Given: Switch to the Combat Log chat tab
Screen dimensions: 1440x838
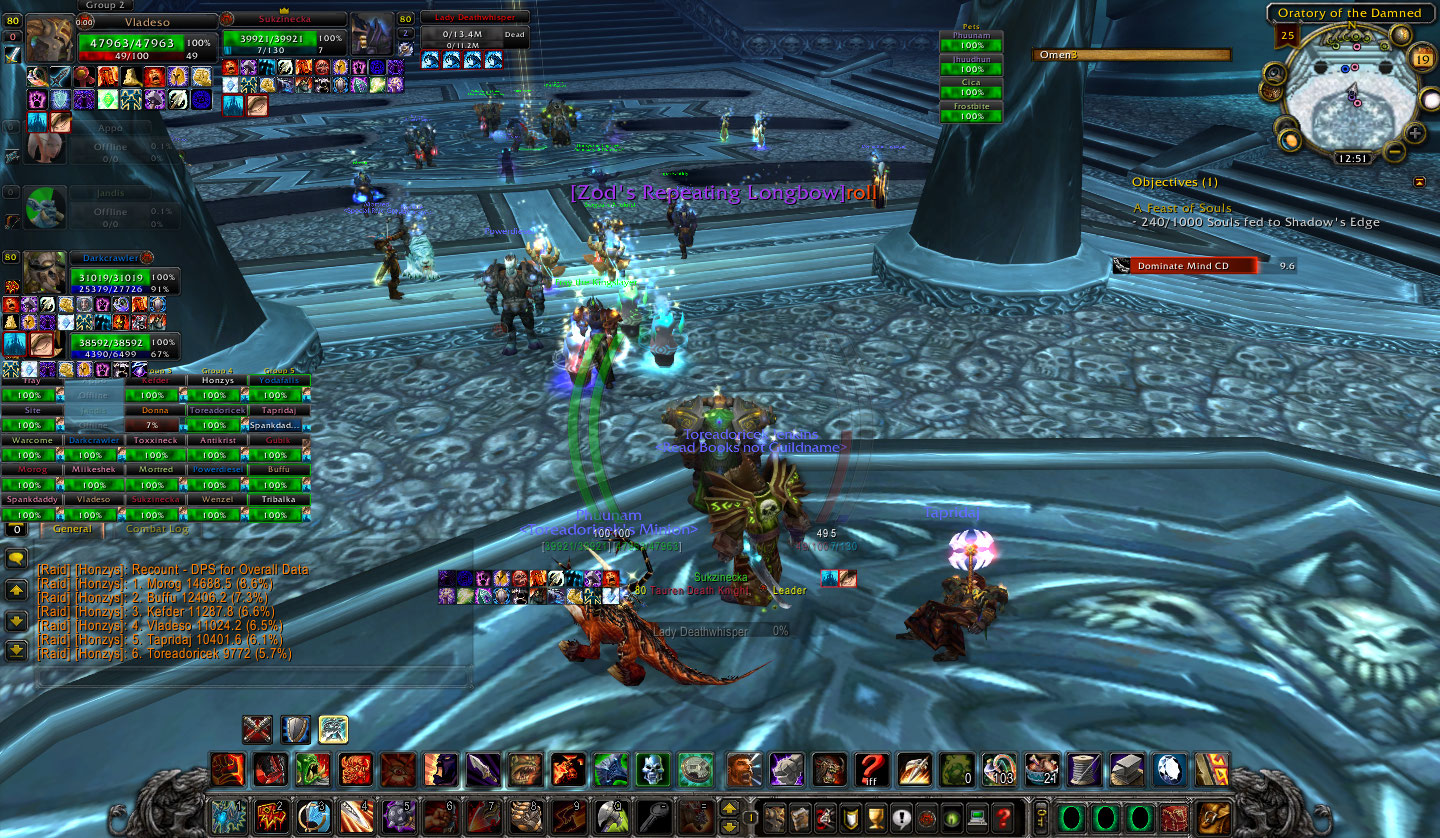Looking at the screenshot, I should click(157, 529).
